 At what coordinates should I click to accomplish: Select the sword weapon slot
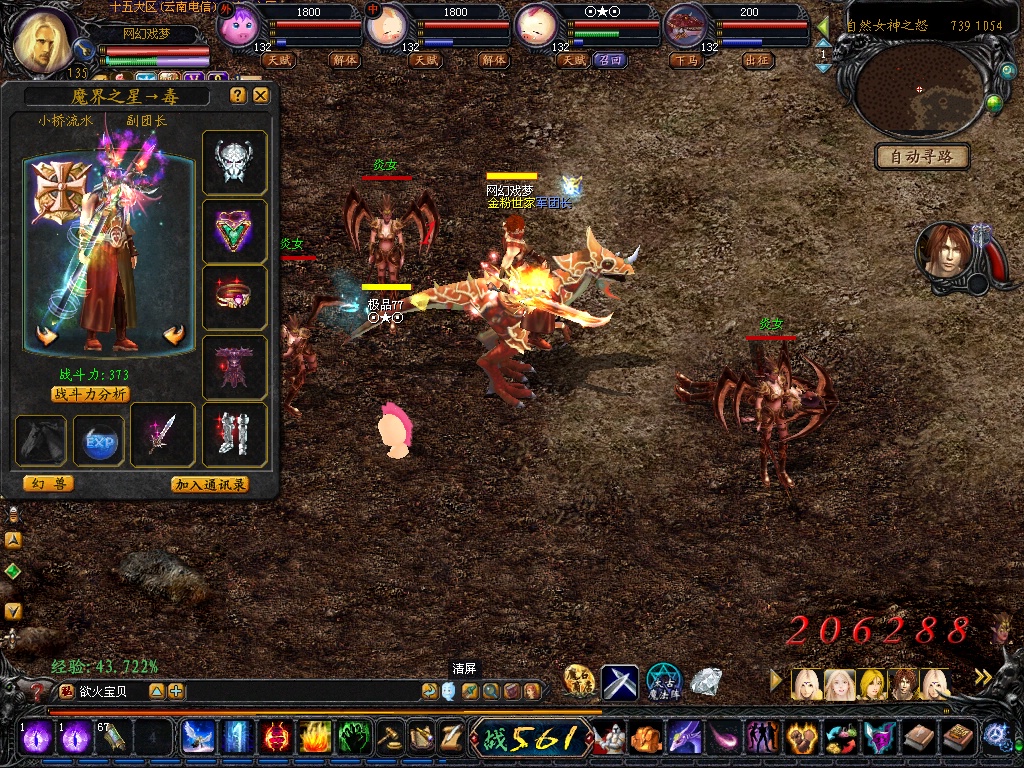[x=163, y=435]
